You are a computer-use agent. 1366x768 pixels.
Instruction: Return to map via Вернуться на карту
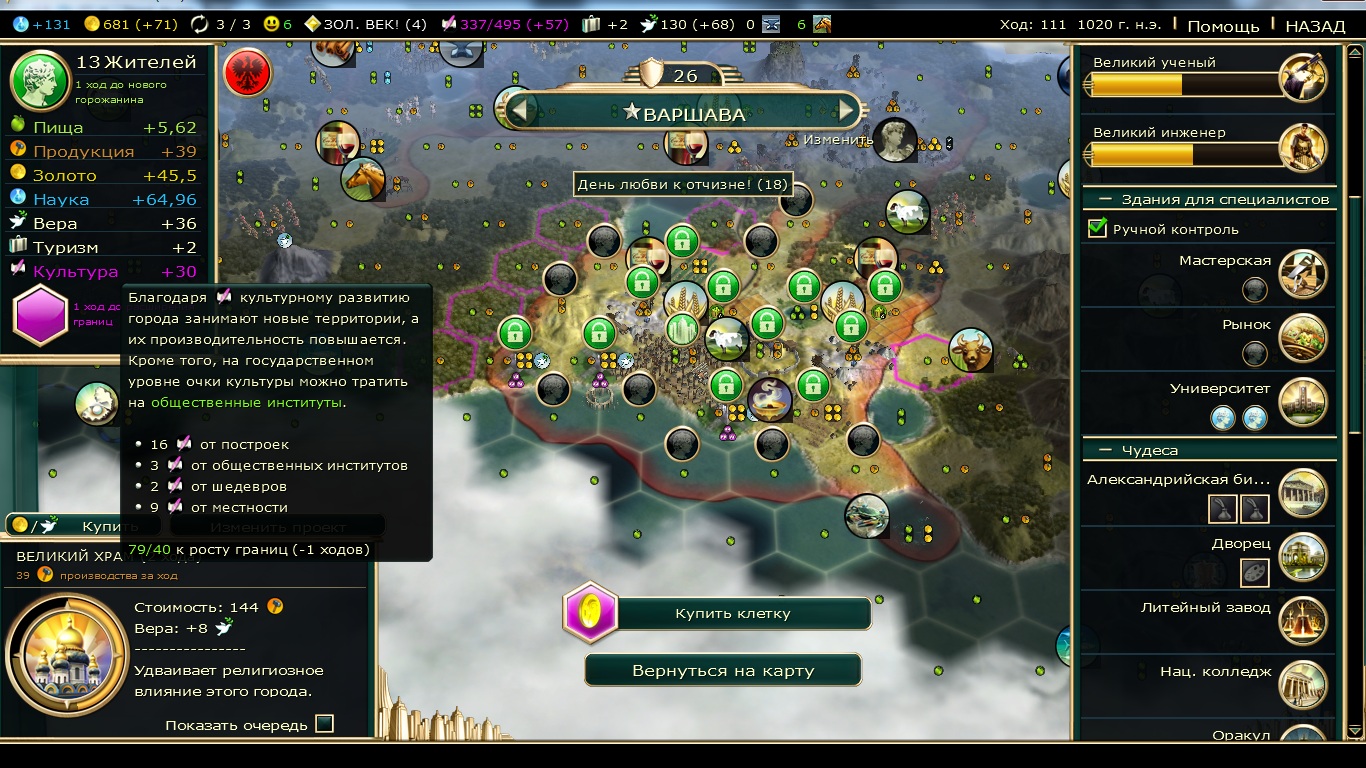tap(722, 670)
